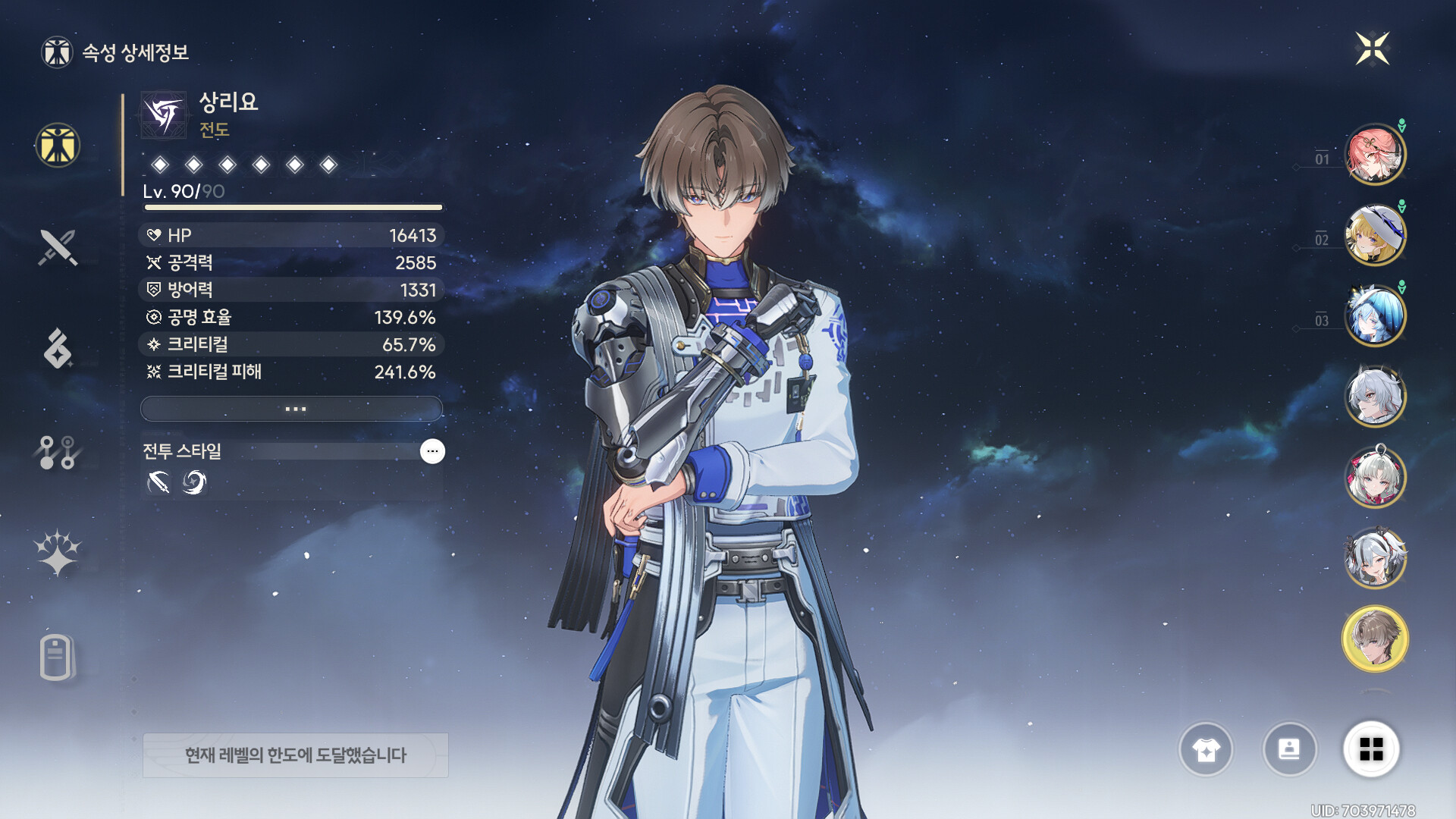The height and width of the screenshot is (819, 1456).
Task: Show combat style details via round ellipsis button
Action: point(432,451)
